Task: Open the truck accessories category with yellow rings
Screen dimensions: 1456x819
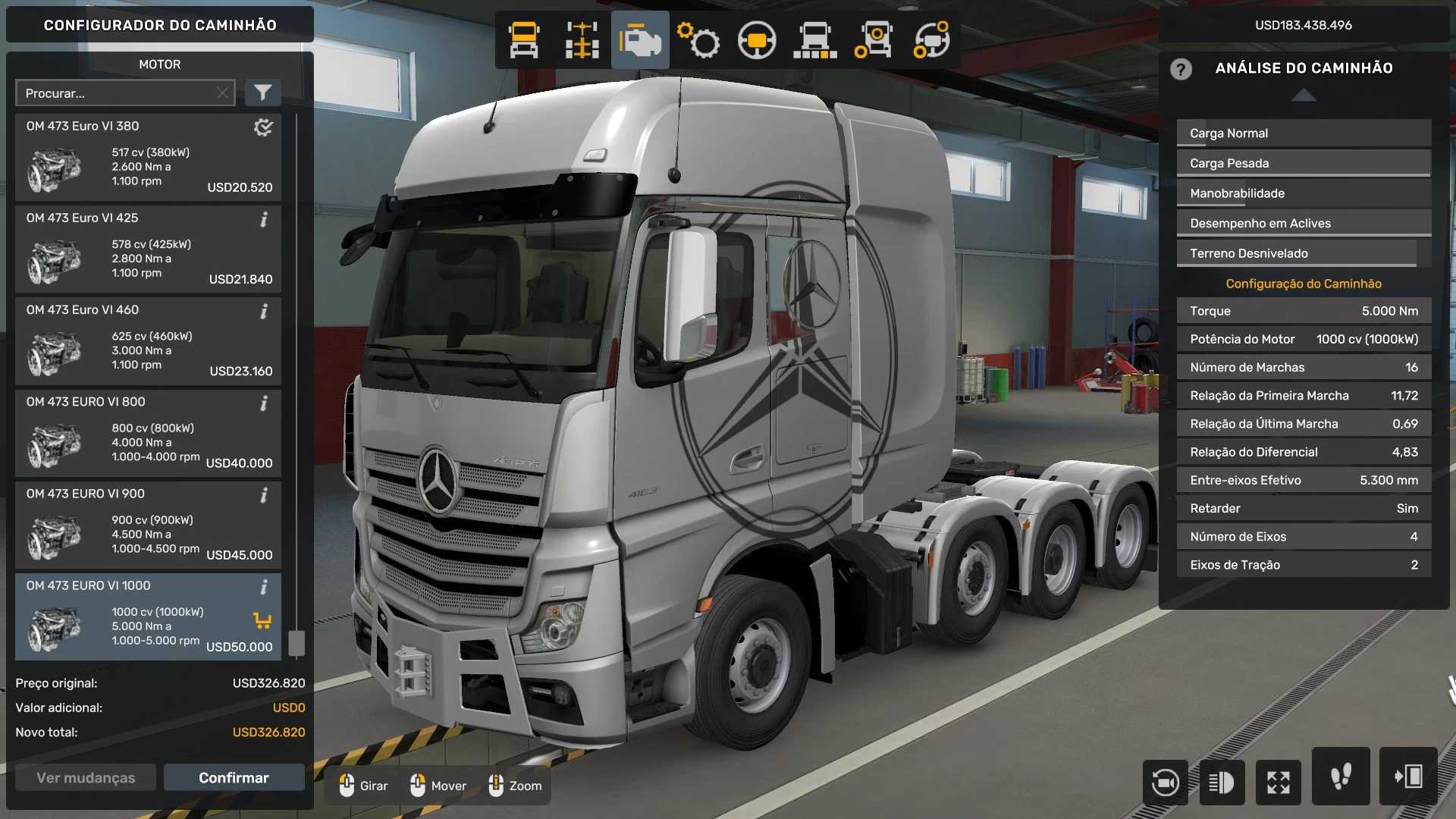Action: click(x=873, y=40)
